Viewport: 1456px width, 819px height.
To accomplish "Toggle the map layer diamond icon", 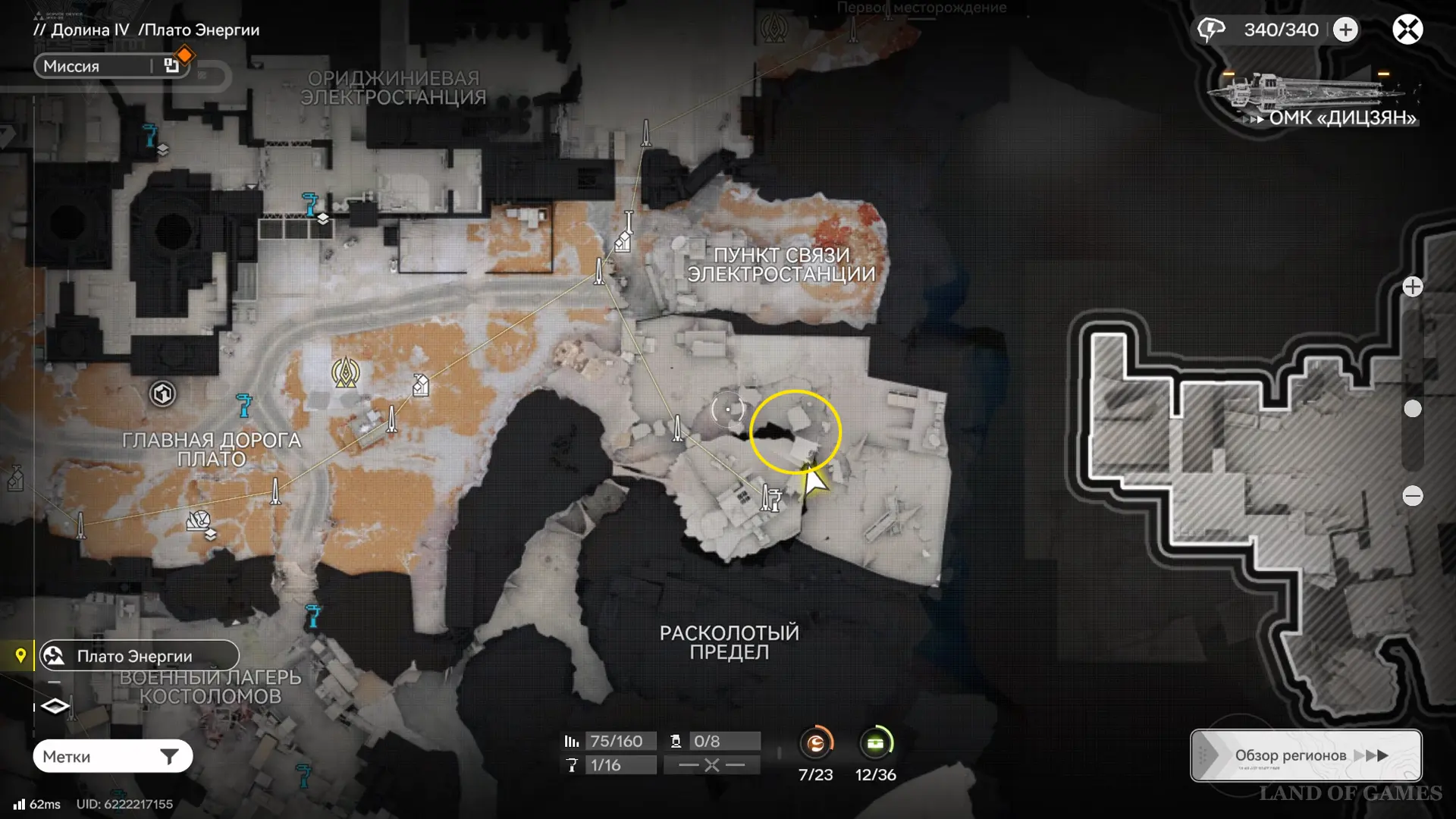I will pyautogui.click(x=55, y=707).
